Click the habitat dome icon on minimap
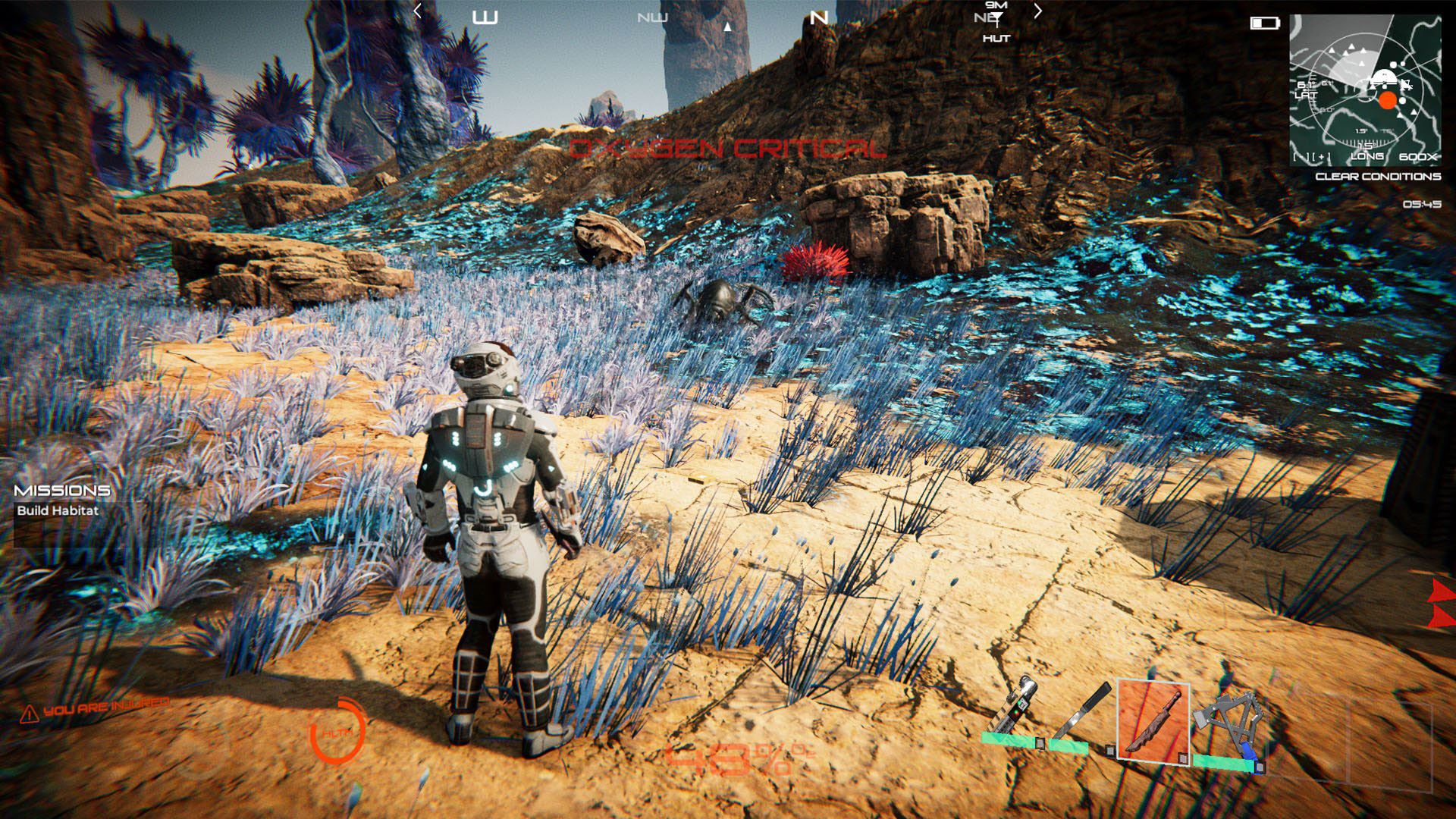The image size is (1456, 819). click(x=1383, y=77)
